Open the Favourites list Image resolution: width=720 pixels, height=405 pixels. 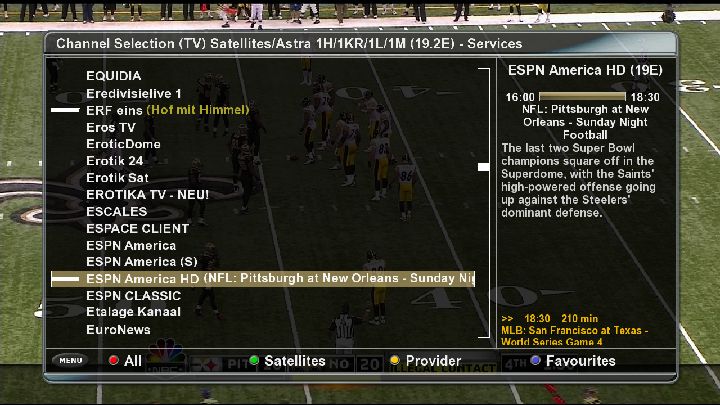tap(572, 360)
